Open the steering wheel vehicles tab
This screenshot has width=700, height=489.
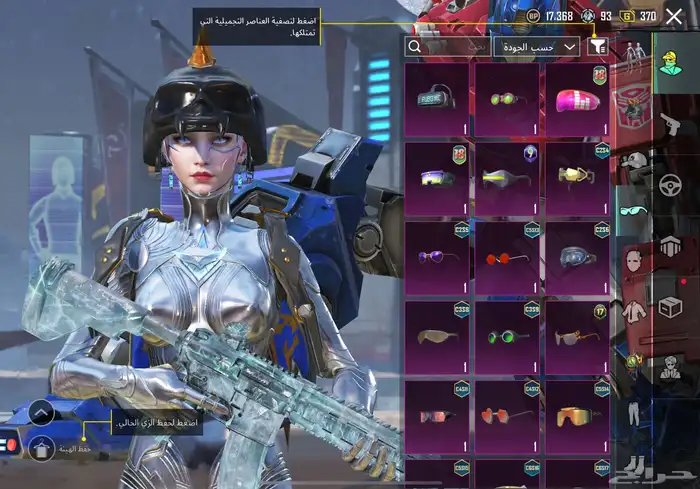click(668, 186)
